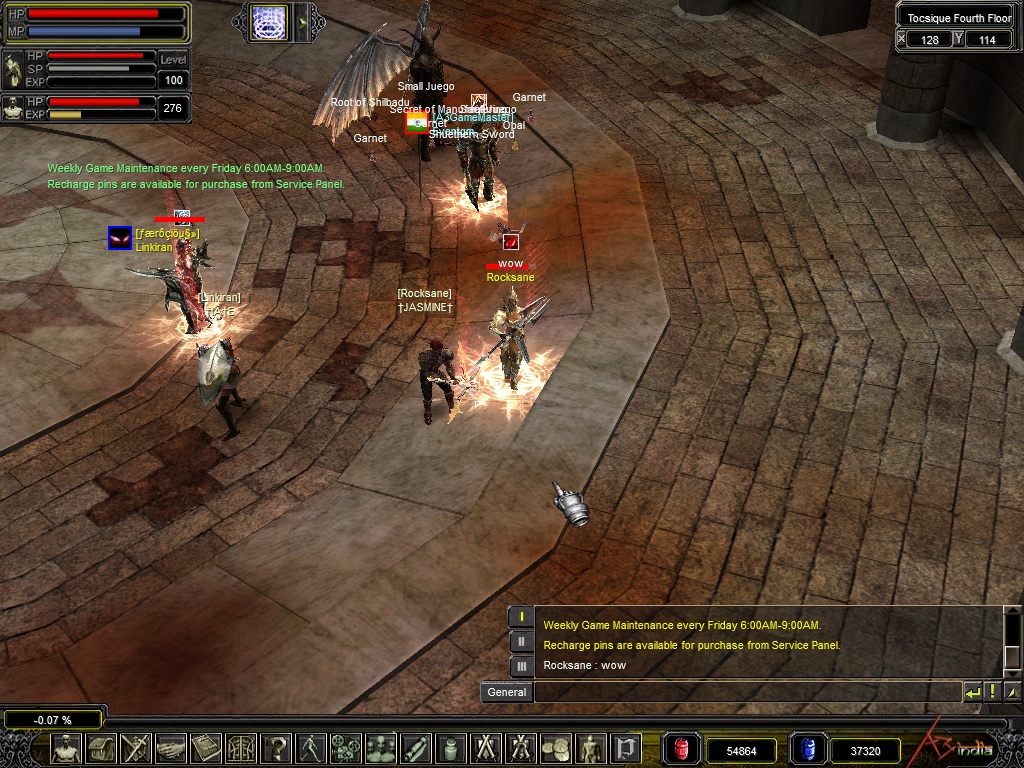
Task: Expand the skill panel with the arrow
Action: [306, 21]
